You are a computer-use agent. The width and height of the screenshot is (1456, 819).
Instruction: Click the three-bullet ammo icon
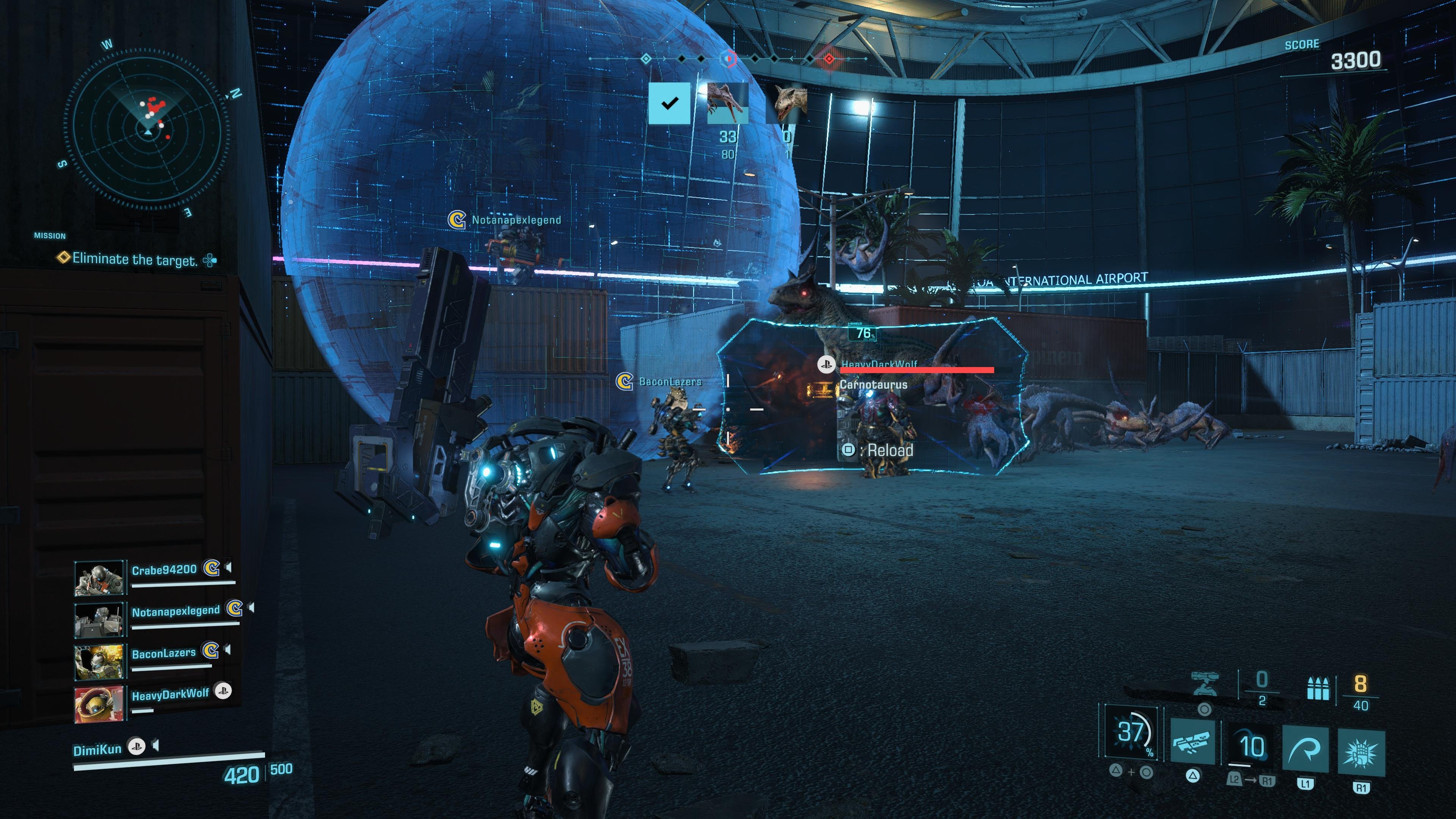click(1321, 689)
